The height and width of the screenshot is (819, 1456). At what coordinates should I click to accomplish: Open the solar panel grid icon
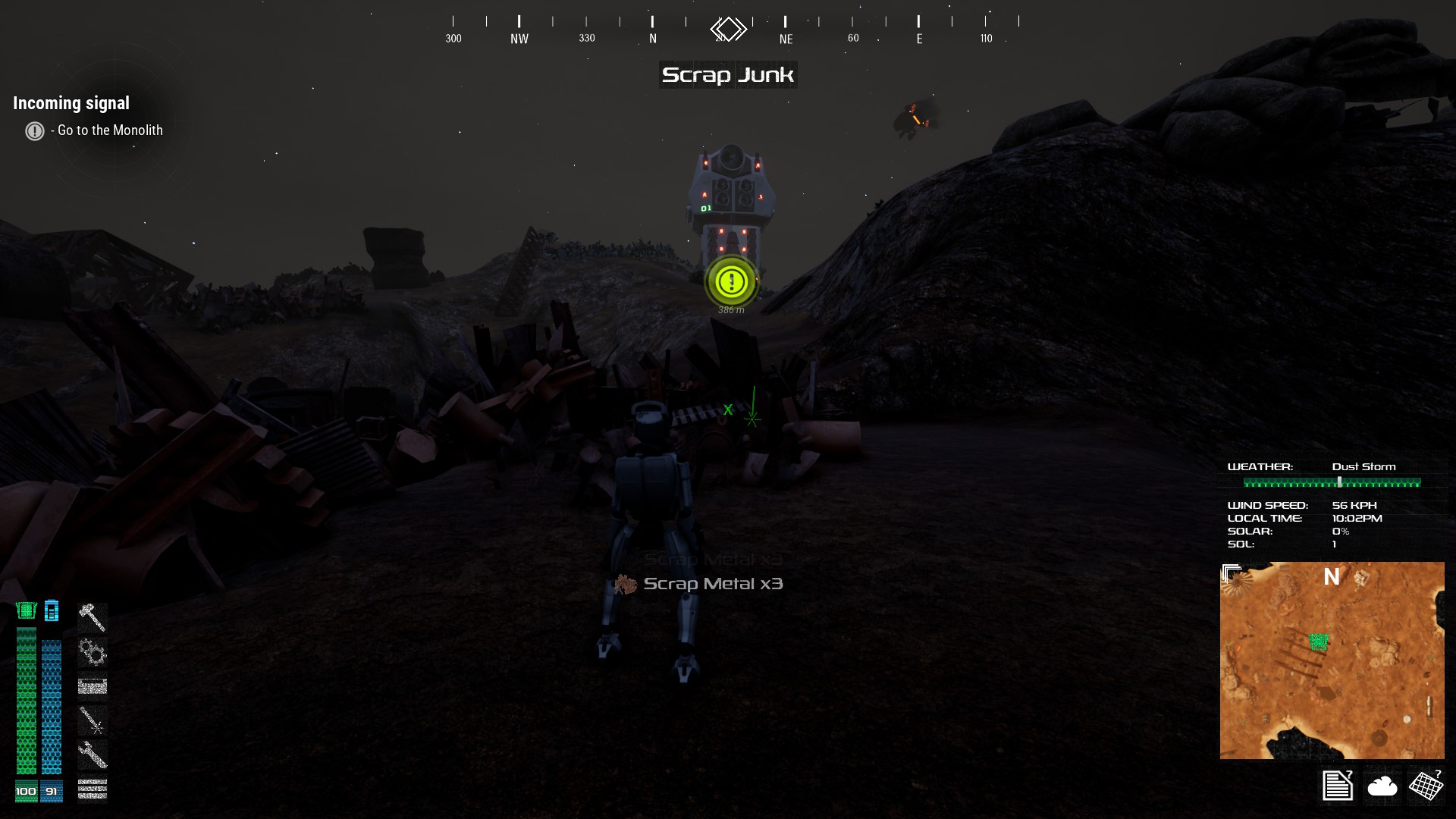click(x=1426, y=785)
